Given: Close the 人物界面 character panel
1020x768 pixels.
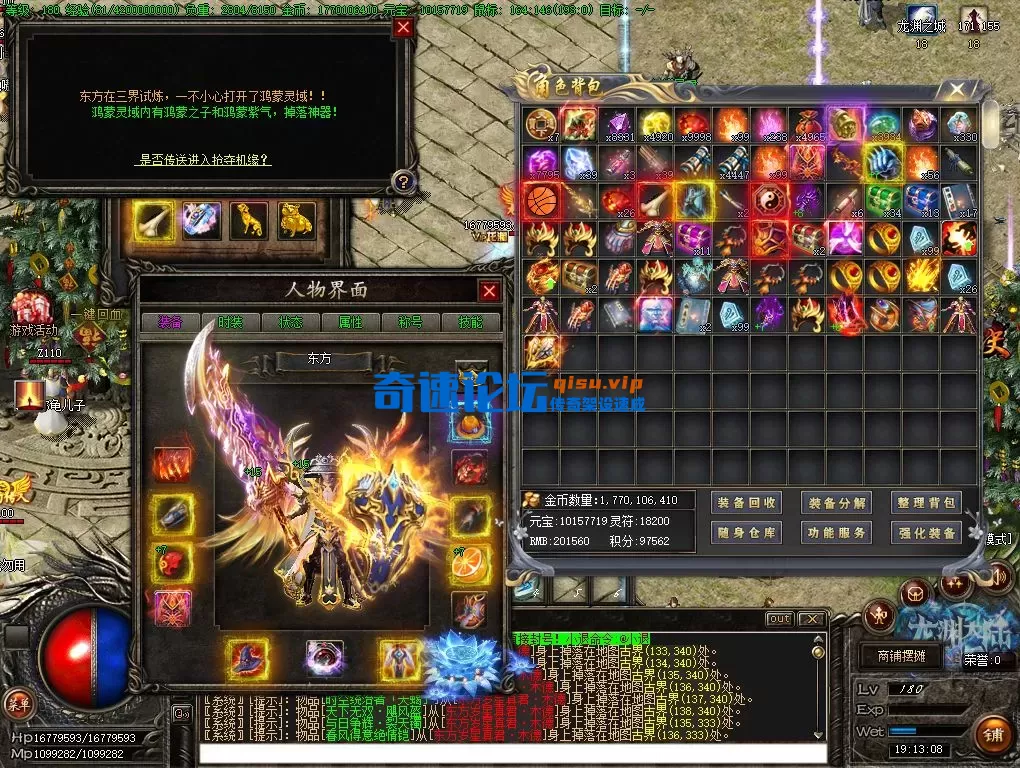Looking at the screenshot, I should click(x=489, y=291).
